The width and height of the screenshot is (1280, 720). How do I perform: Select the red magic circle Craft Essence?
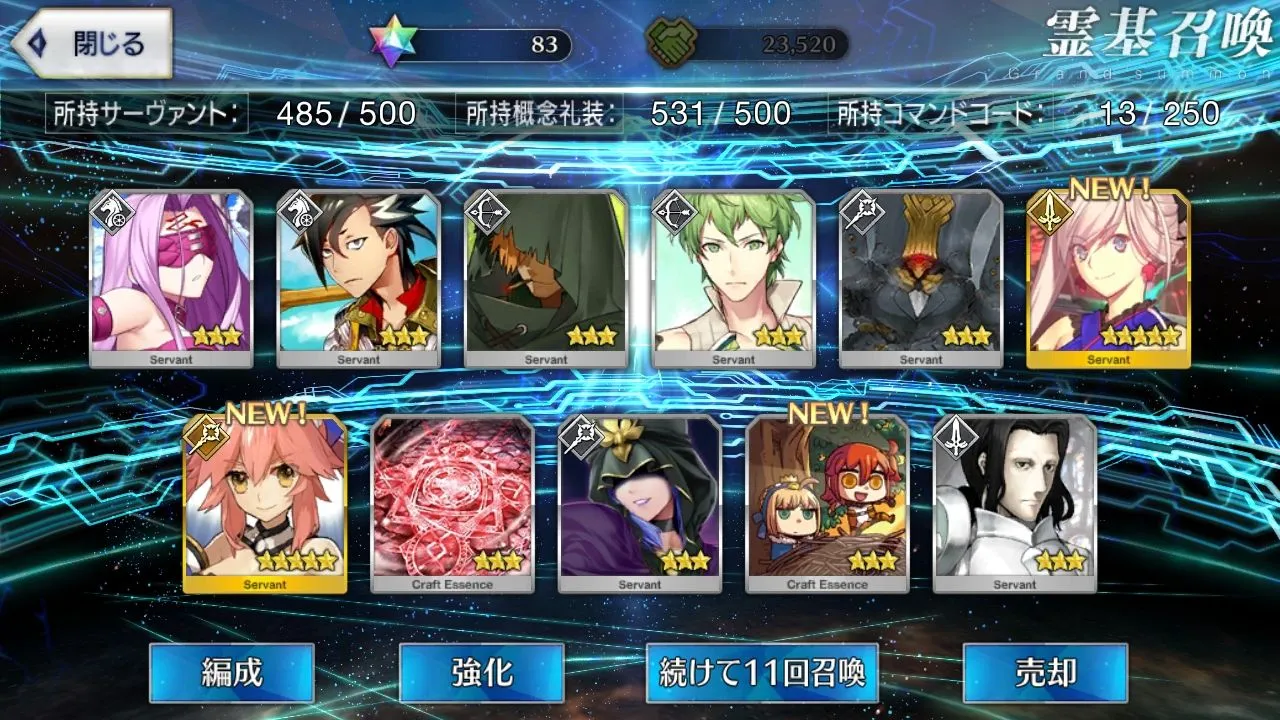(452, 505)
